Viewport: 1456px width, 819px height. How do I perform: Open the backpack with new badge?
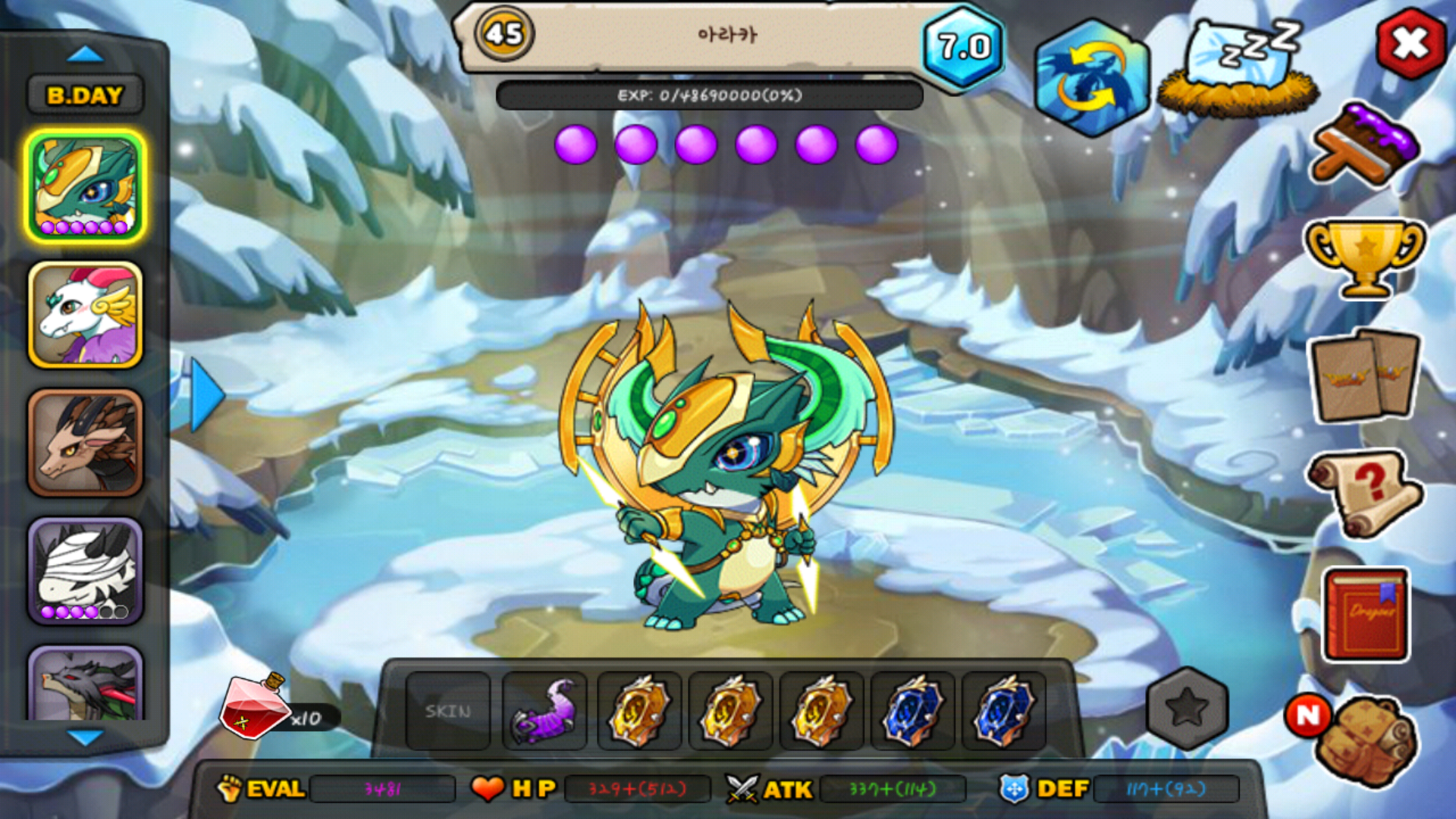coord(1365,740)
